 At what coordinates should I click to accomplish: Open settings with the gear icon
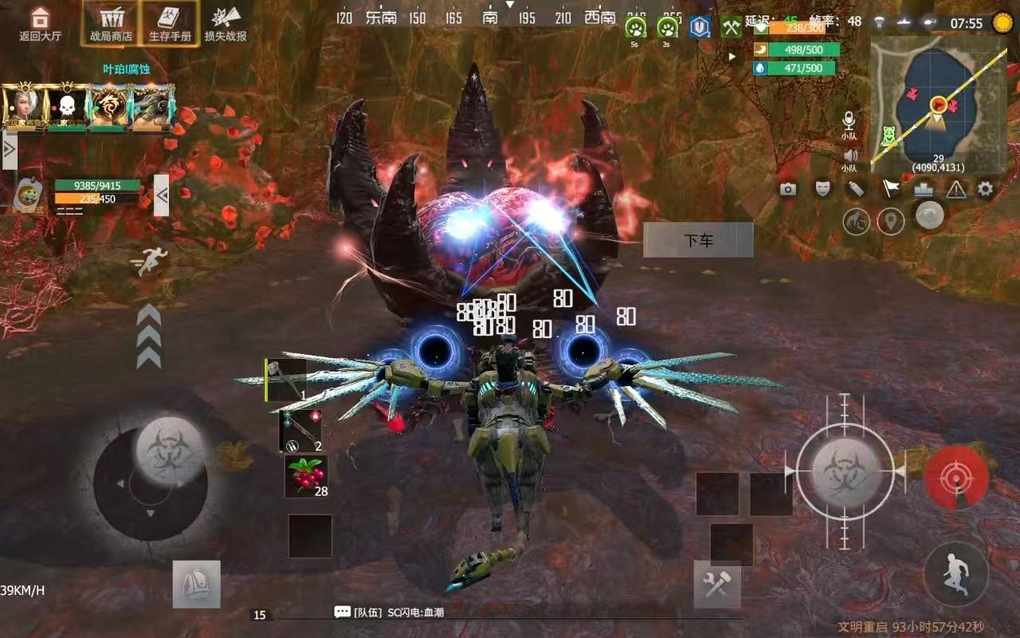[985, 189]
